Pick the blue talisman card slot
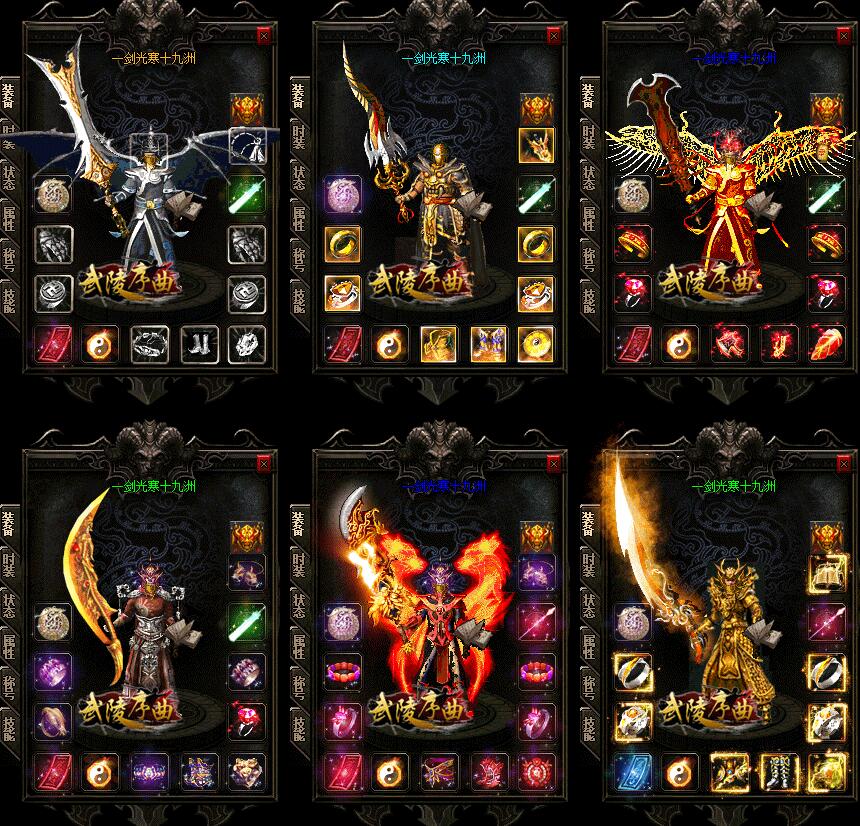860x826 pixels. pos(631,772)
